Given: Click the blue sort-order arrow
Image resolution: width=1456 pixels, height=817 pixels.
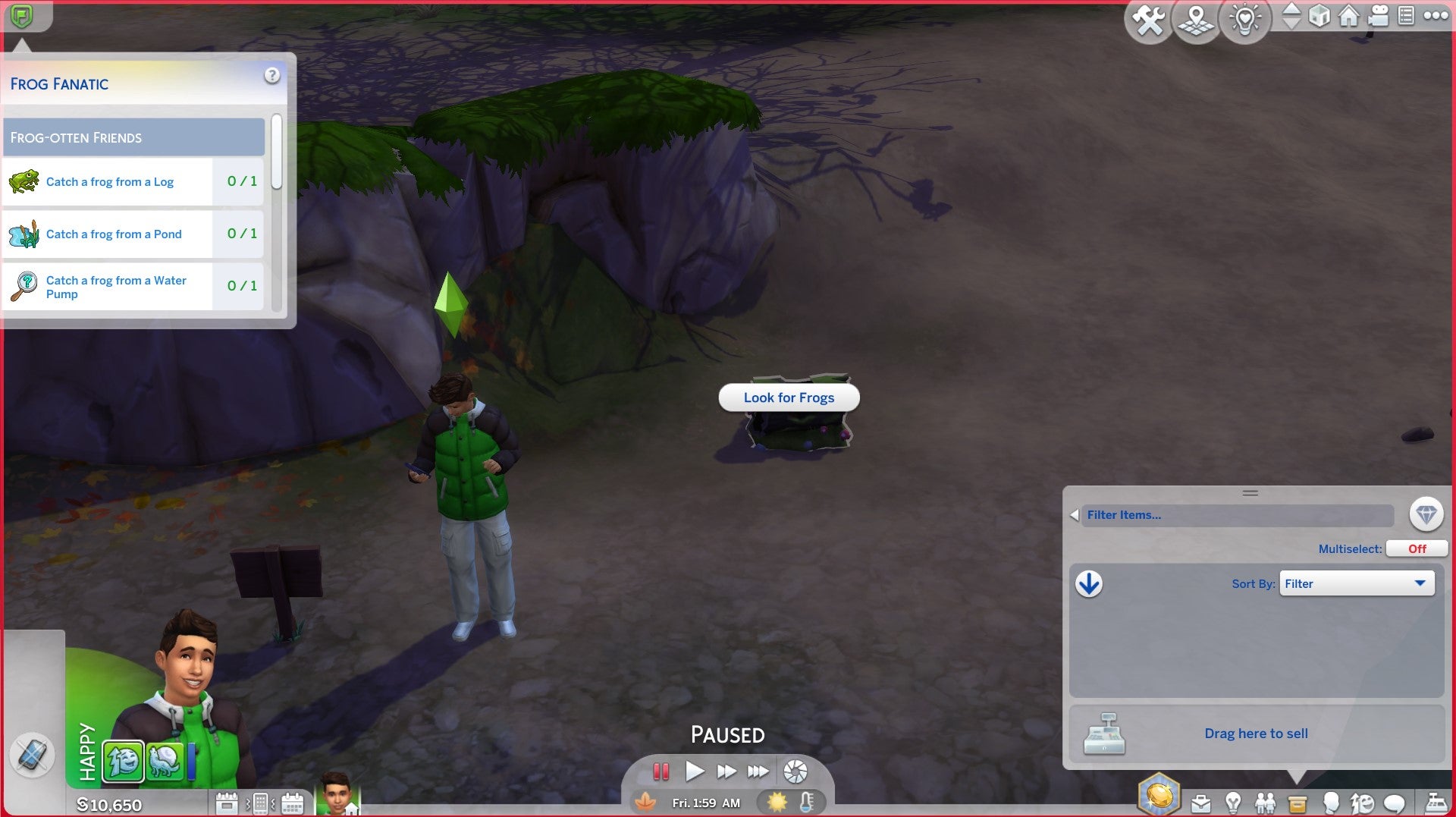Looking at the screenshot, I should (x=1090, y=583).
